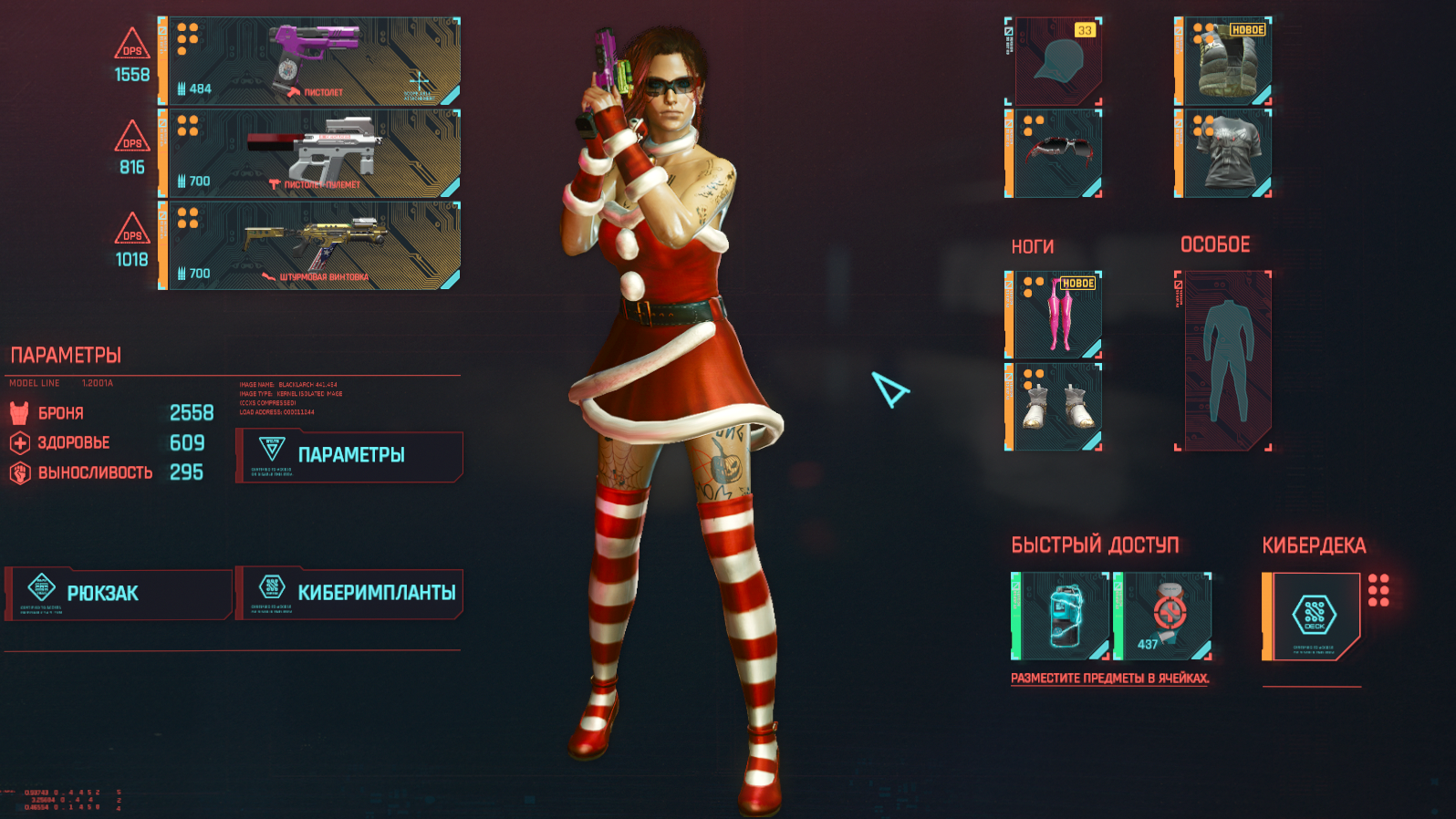
Task: Select the healing inhaler quick slot
Action: click(x=1062, y=616)
